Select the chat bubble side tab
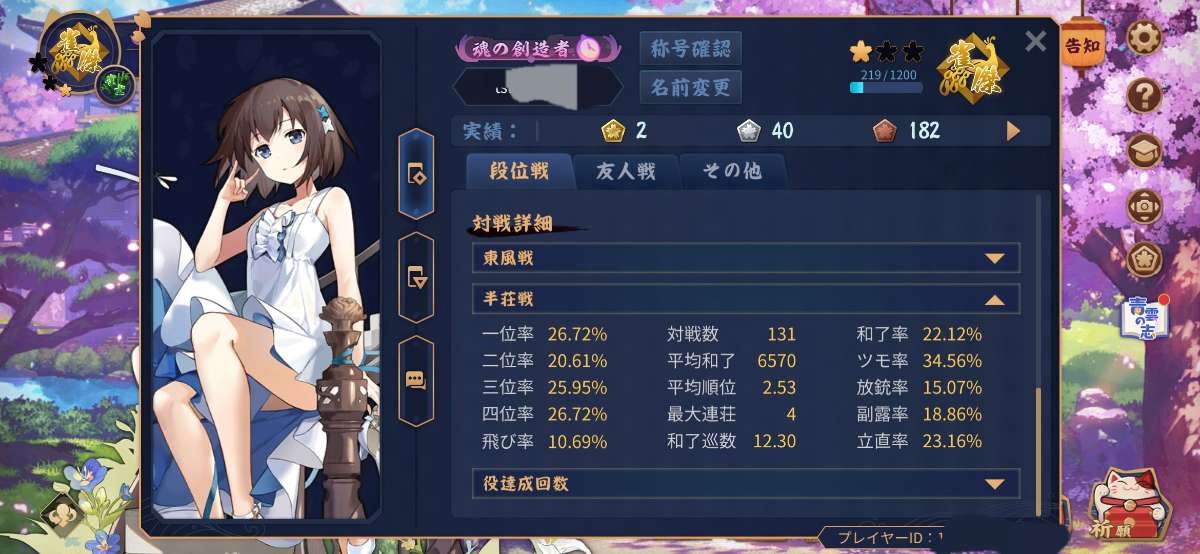This screenshot has width=1200, height=554. (416, 381)
